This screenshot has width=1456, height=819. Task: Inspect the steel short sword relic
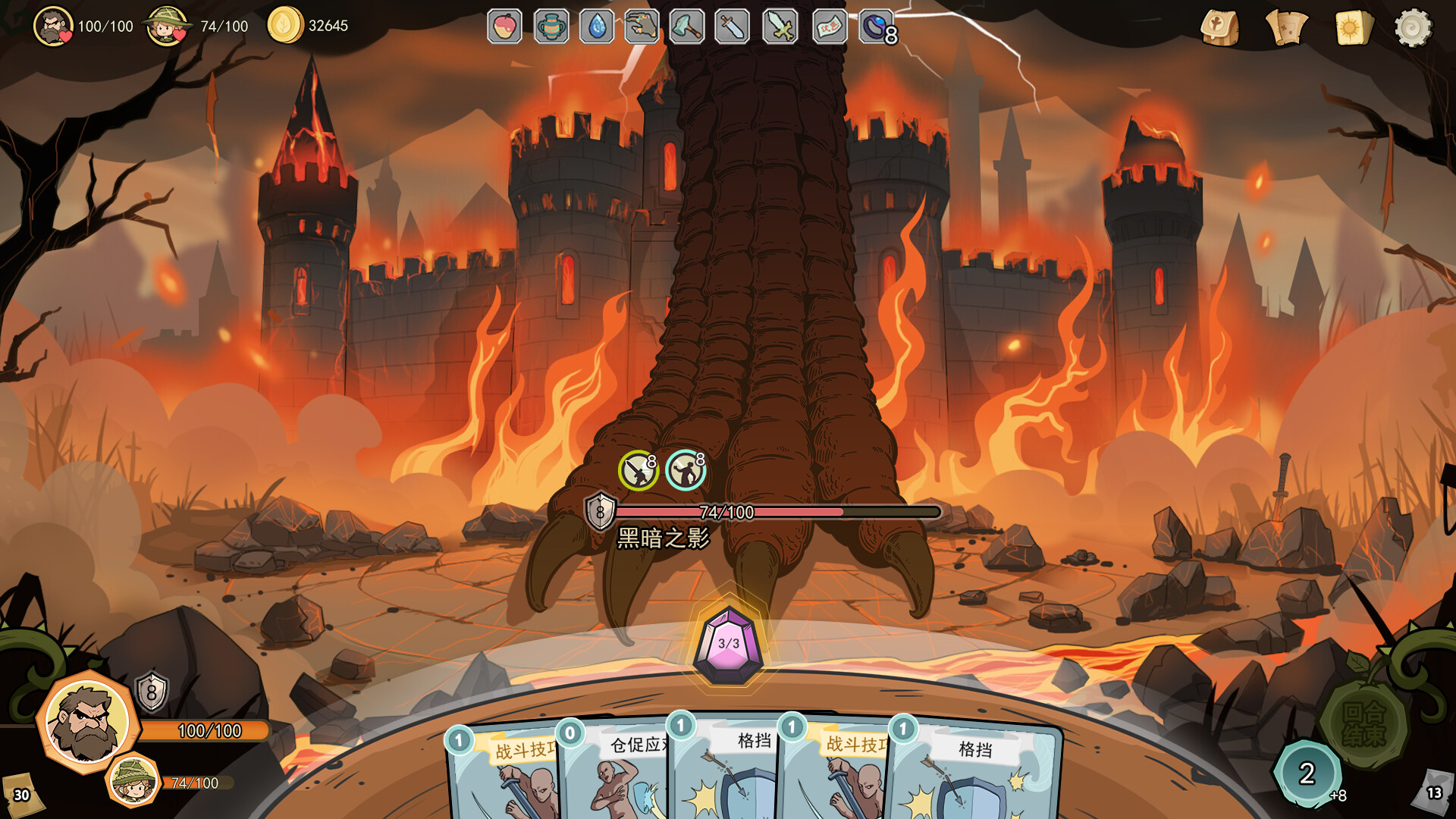pos(733,27)
